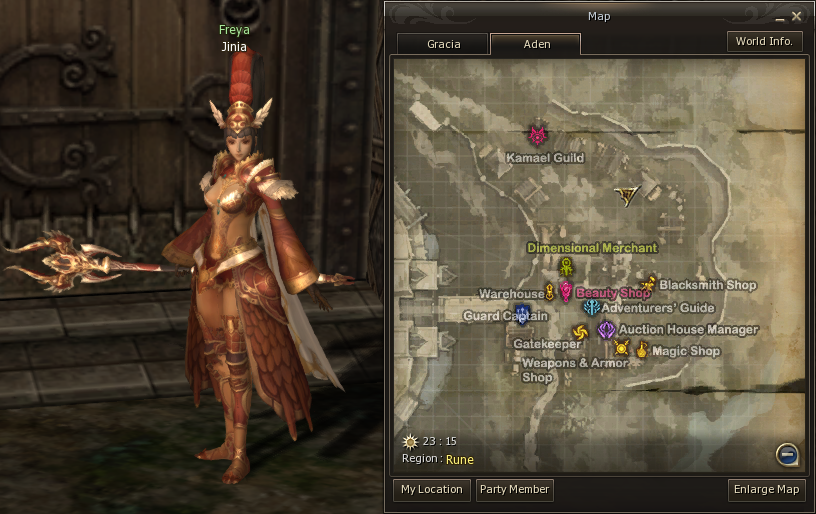Show My Location on the map
Image resolution: width=816 pixels, height=514 pixels.
click(431, 490)
